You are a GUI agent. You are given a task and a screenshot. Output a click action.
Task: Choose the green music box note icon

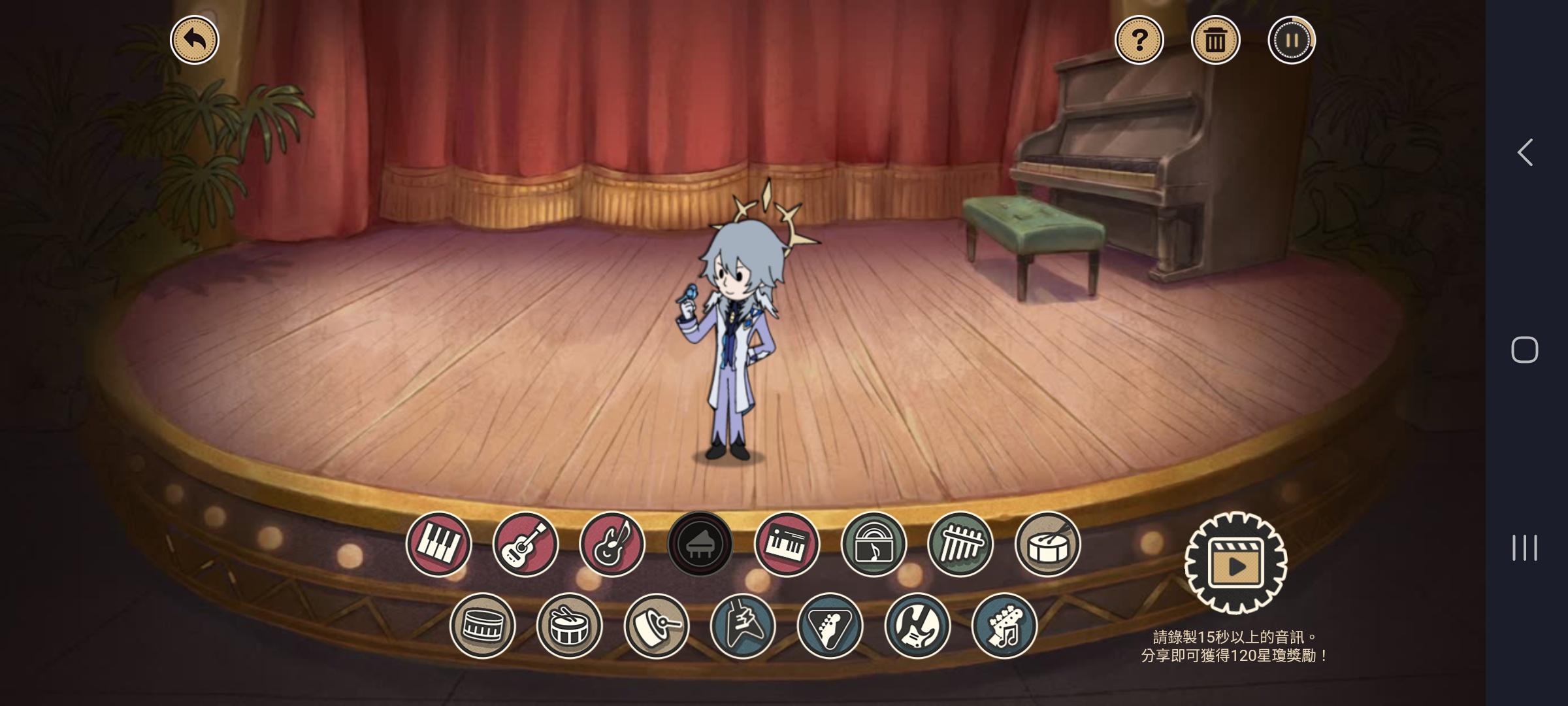click(874, 544)
